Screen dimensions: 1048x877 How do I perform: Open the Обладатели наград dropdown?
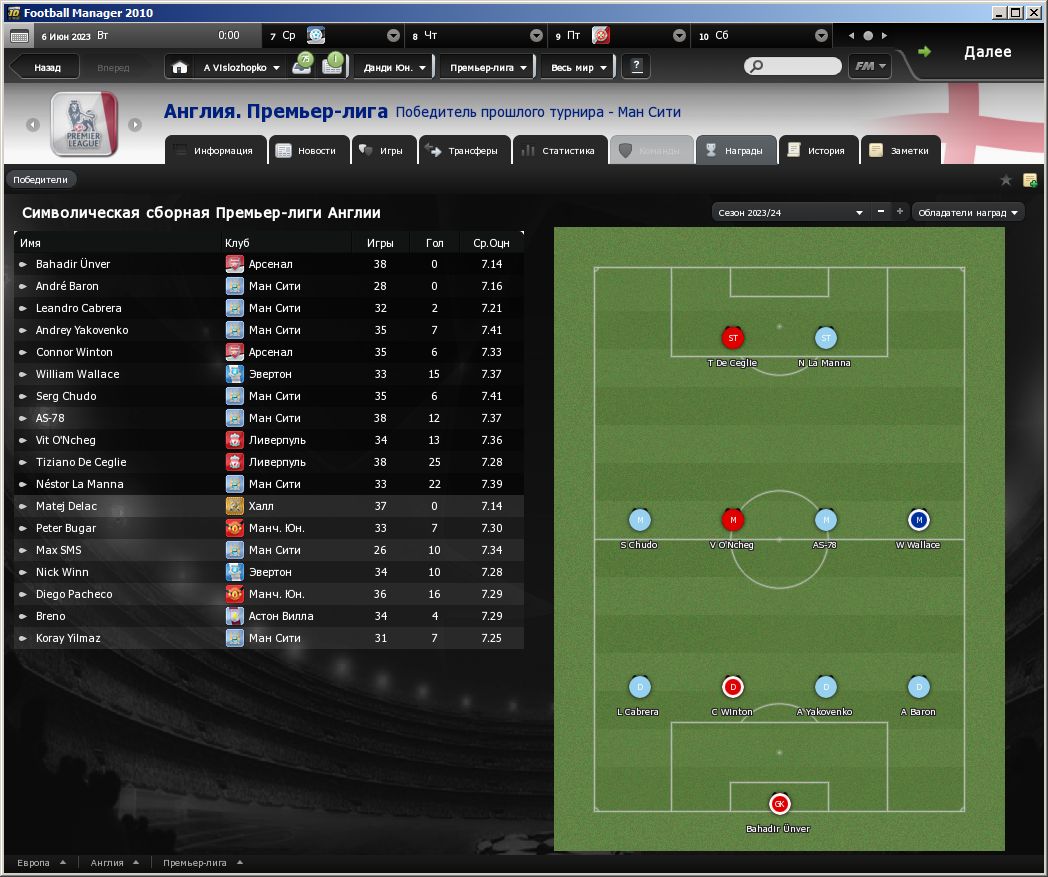[968, 212]
